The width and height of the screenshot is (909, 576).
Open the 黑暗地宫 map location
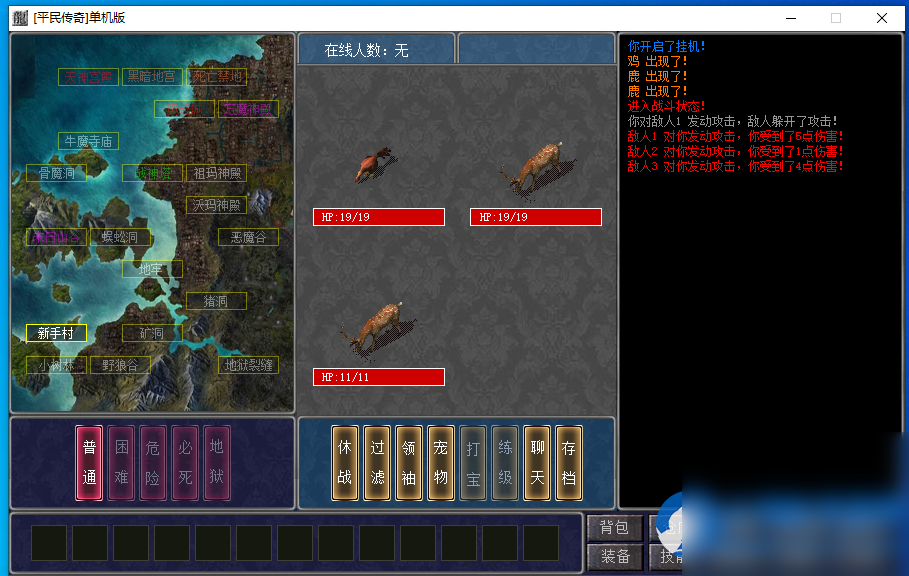(152, 77)
